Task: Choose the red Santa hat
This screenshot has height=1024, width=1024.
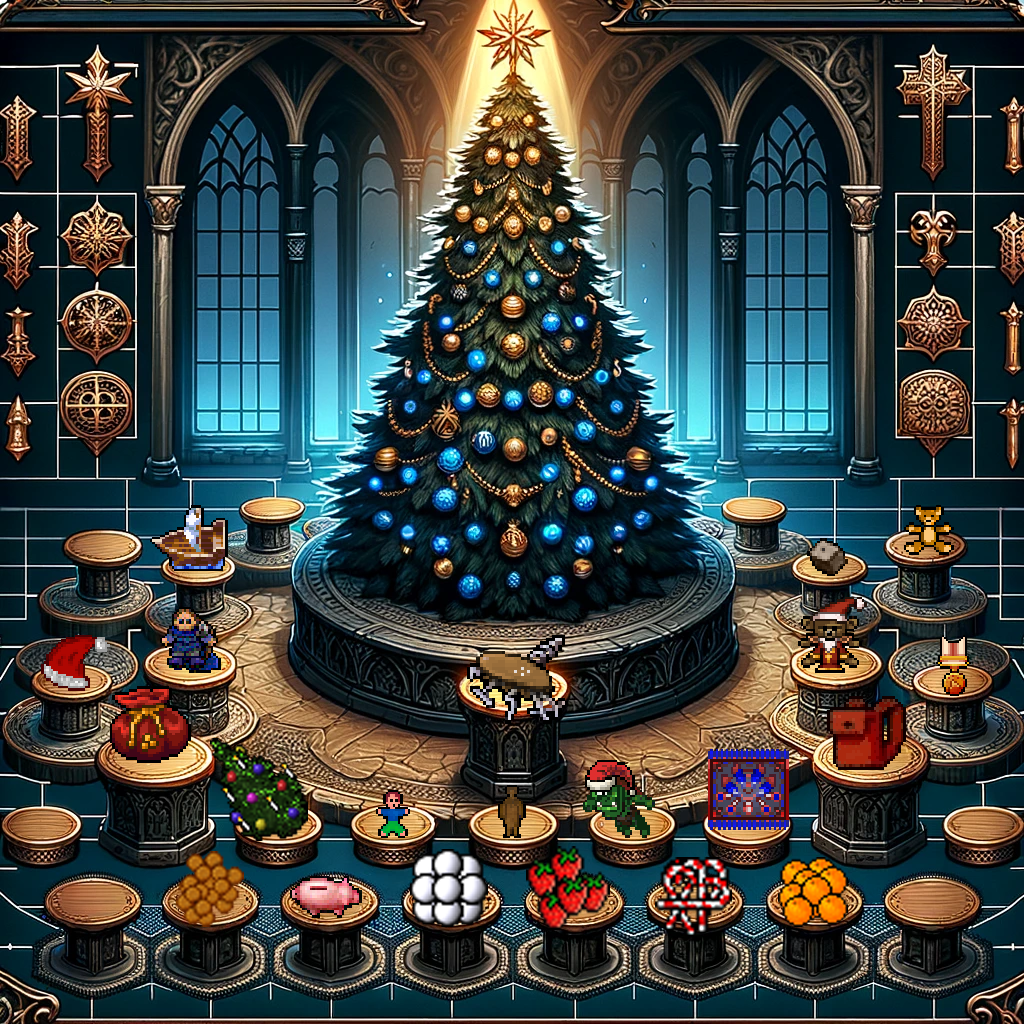Action: point(70,662)
